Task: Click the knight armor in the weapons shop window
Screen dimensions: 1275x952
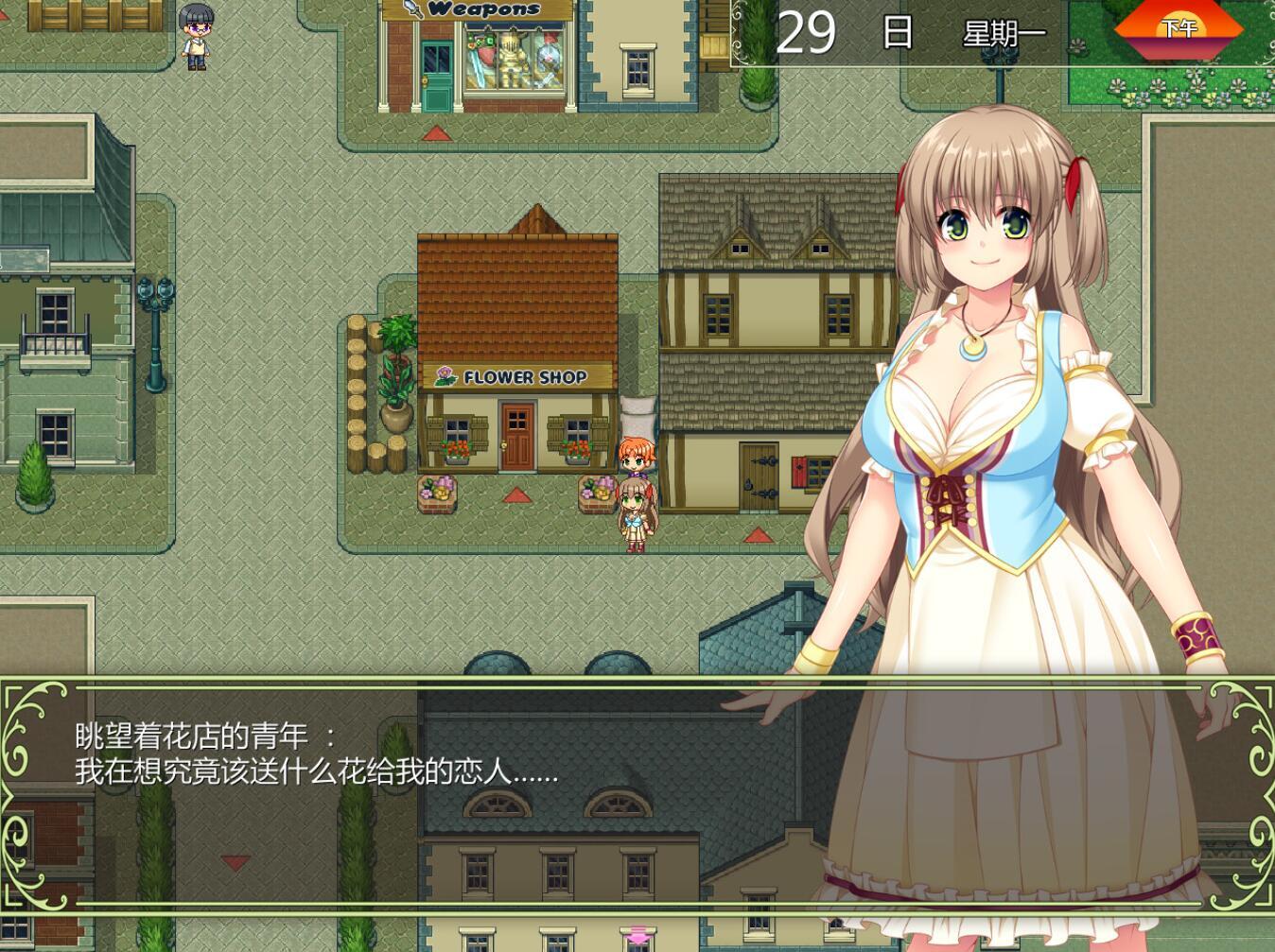Action: [x=512, y=59]
